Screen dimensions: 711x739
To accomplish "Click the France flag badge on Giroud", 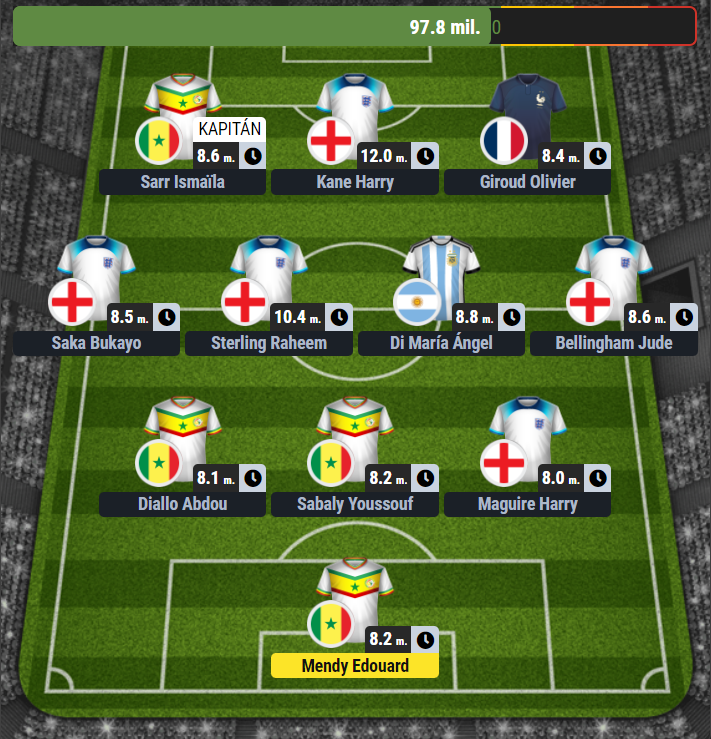I will tap(503, 141).
